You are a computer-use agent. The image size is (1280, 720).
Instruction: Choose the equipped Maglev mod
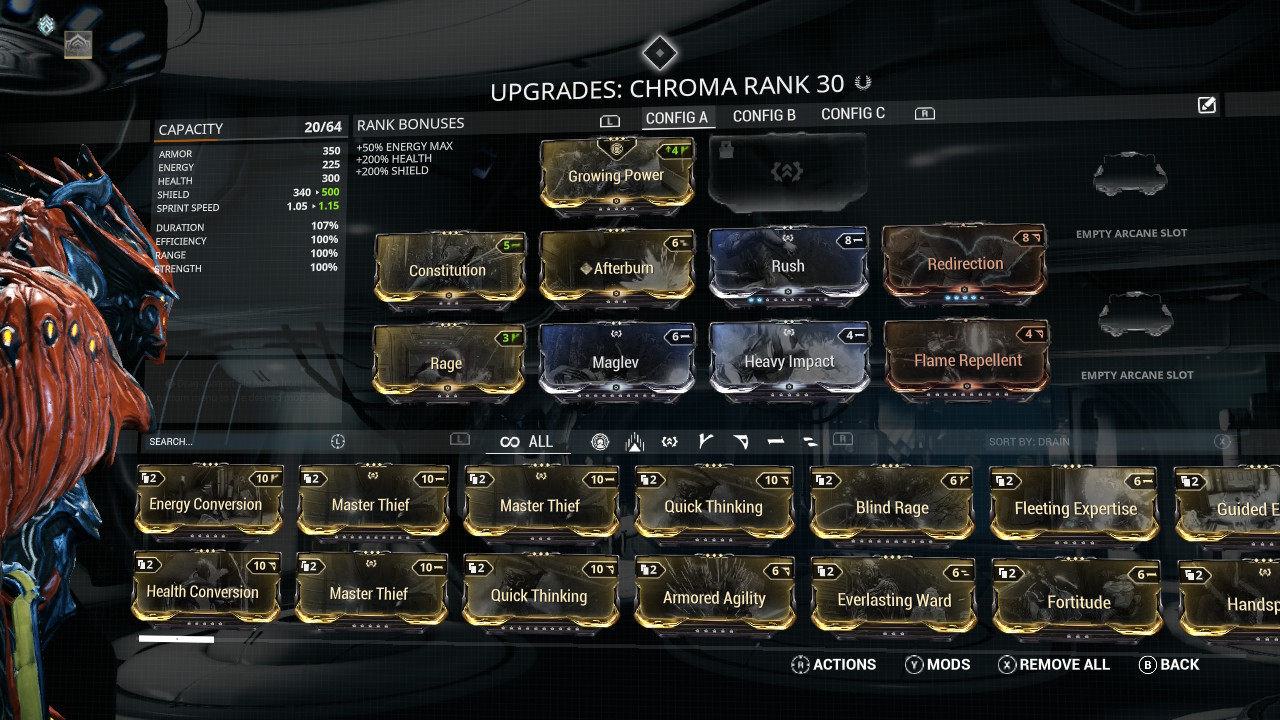tap(616, 361)
